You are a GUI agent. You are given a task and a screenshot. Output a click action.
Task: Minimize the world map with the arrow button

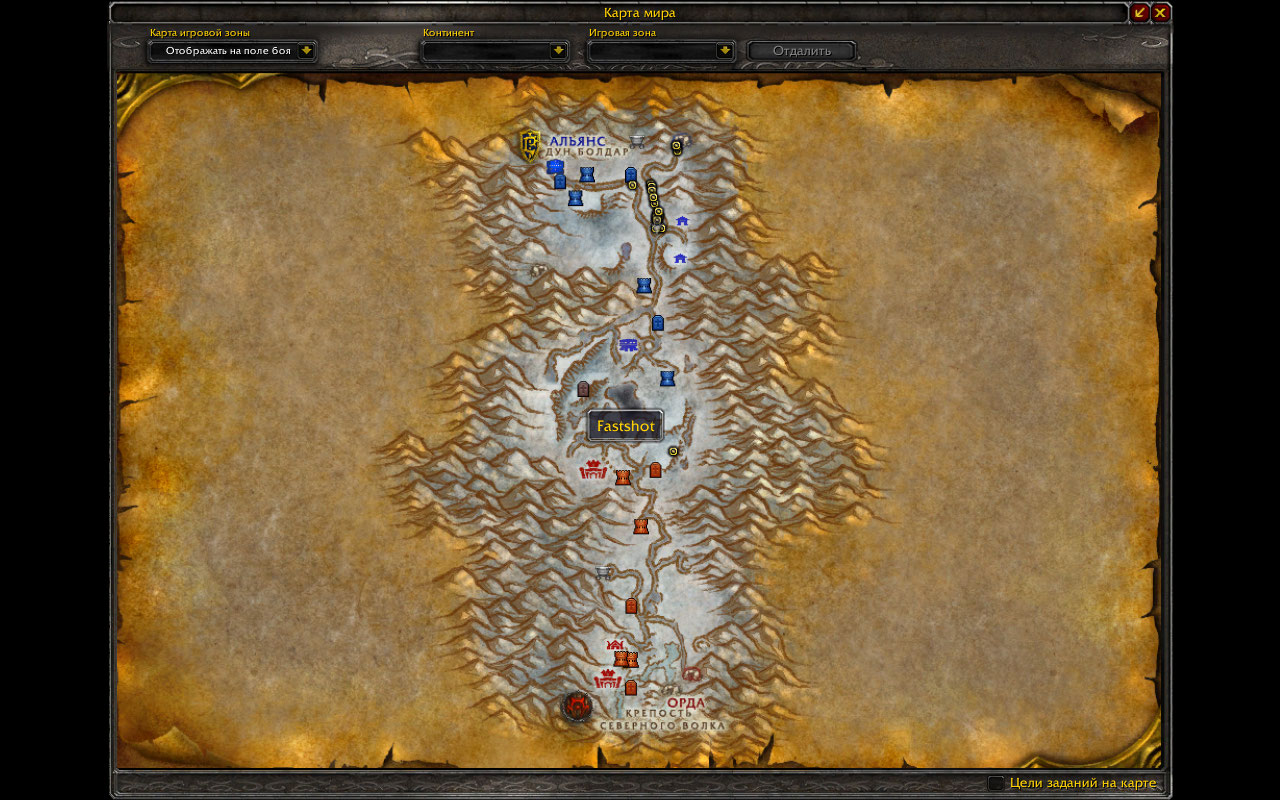pos(1140,12)
